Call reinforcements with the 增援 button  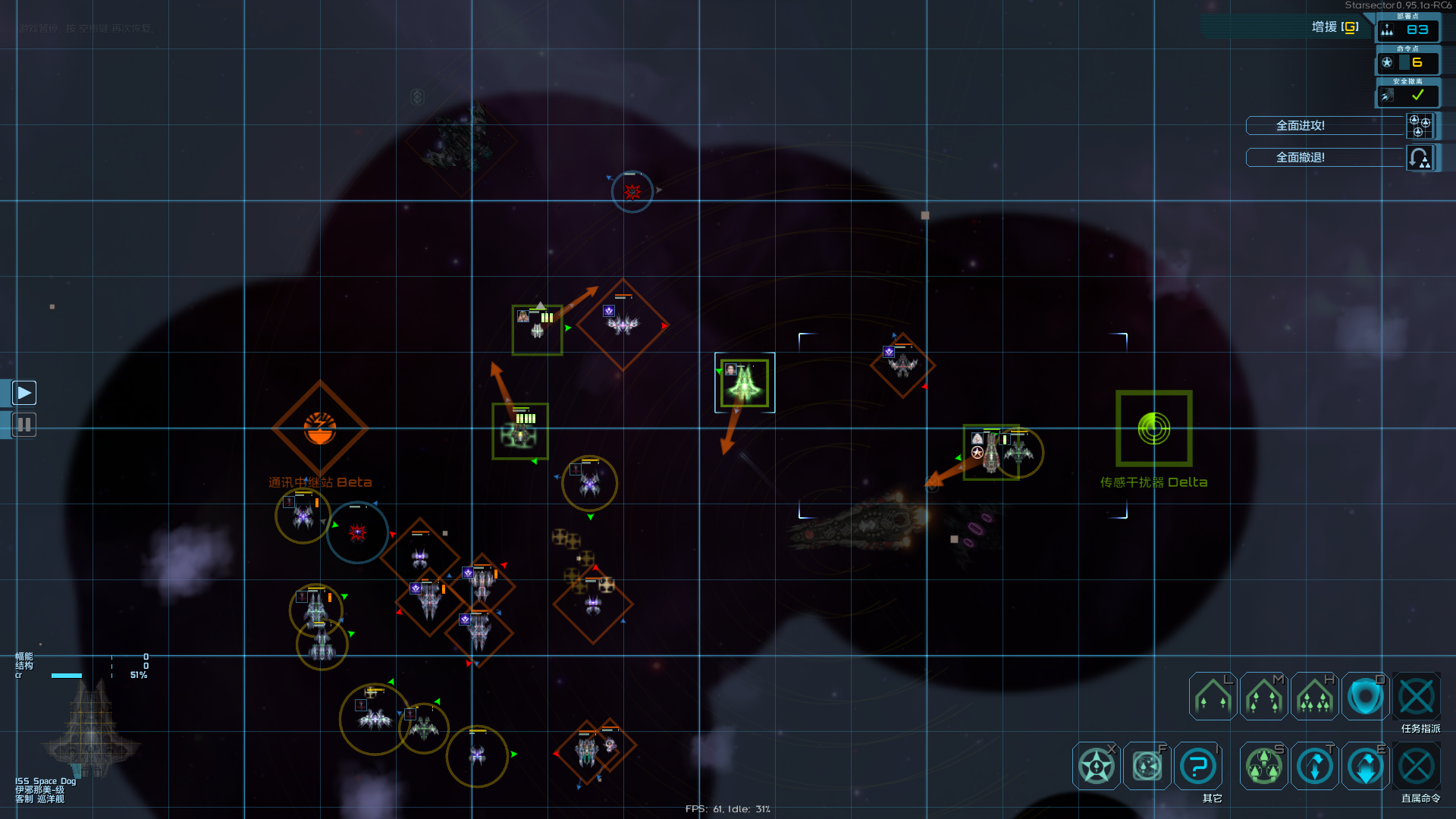point(1334,27)
